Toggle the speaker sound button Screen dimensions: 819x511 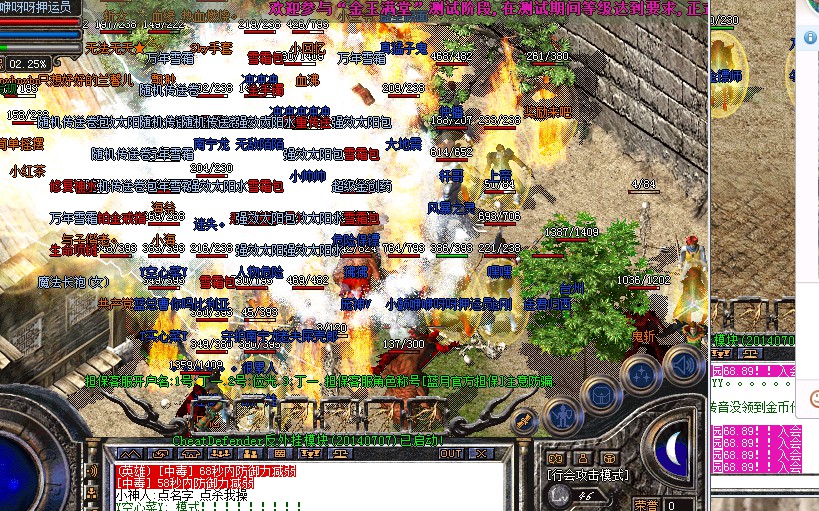point(683,362)
